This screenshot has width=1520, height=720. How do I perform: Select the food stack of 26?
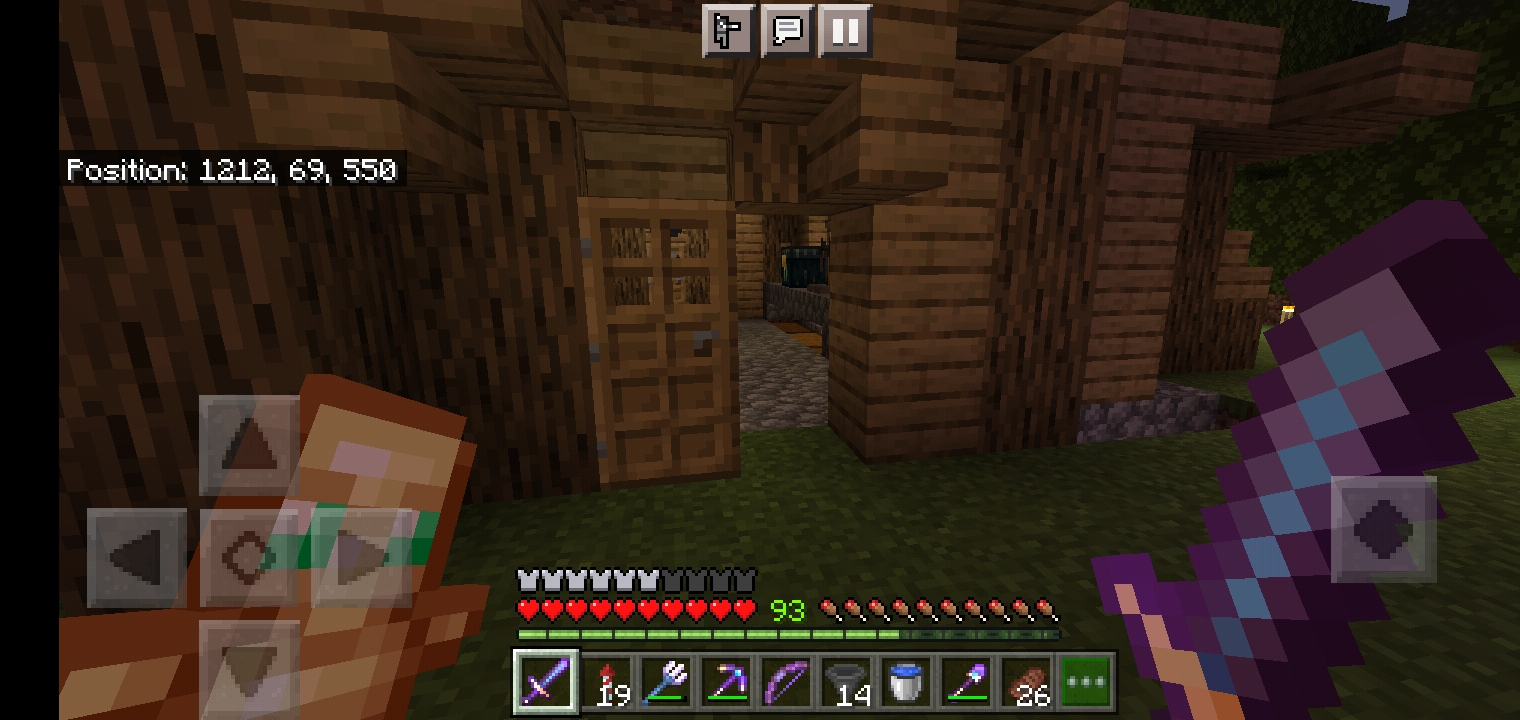click(x=1025, y=681)
